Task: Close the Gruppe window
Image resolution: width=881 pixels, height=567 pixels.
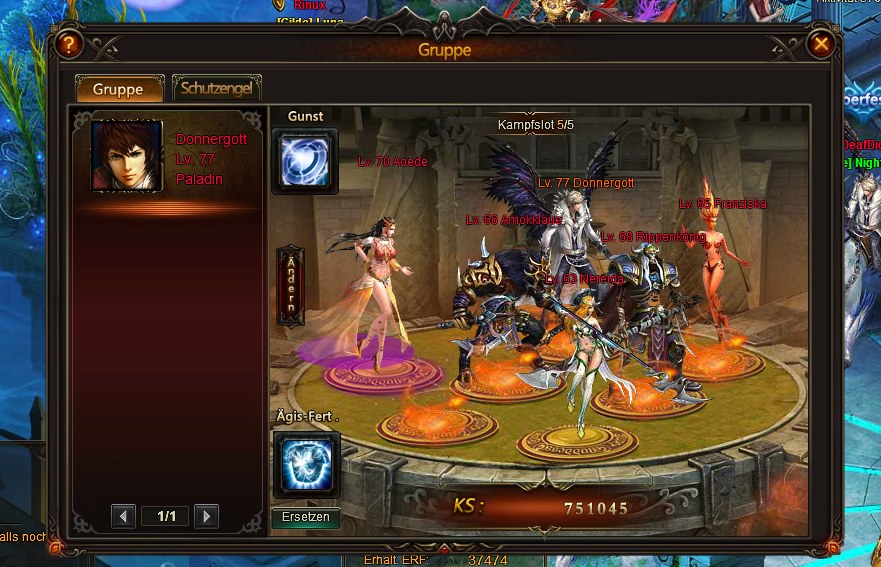Action: coord(821,45)
